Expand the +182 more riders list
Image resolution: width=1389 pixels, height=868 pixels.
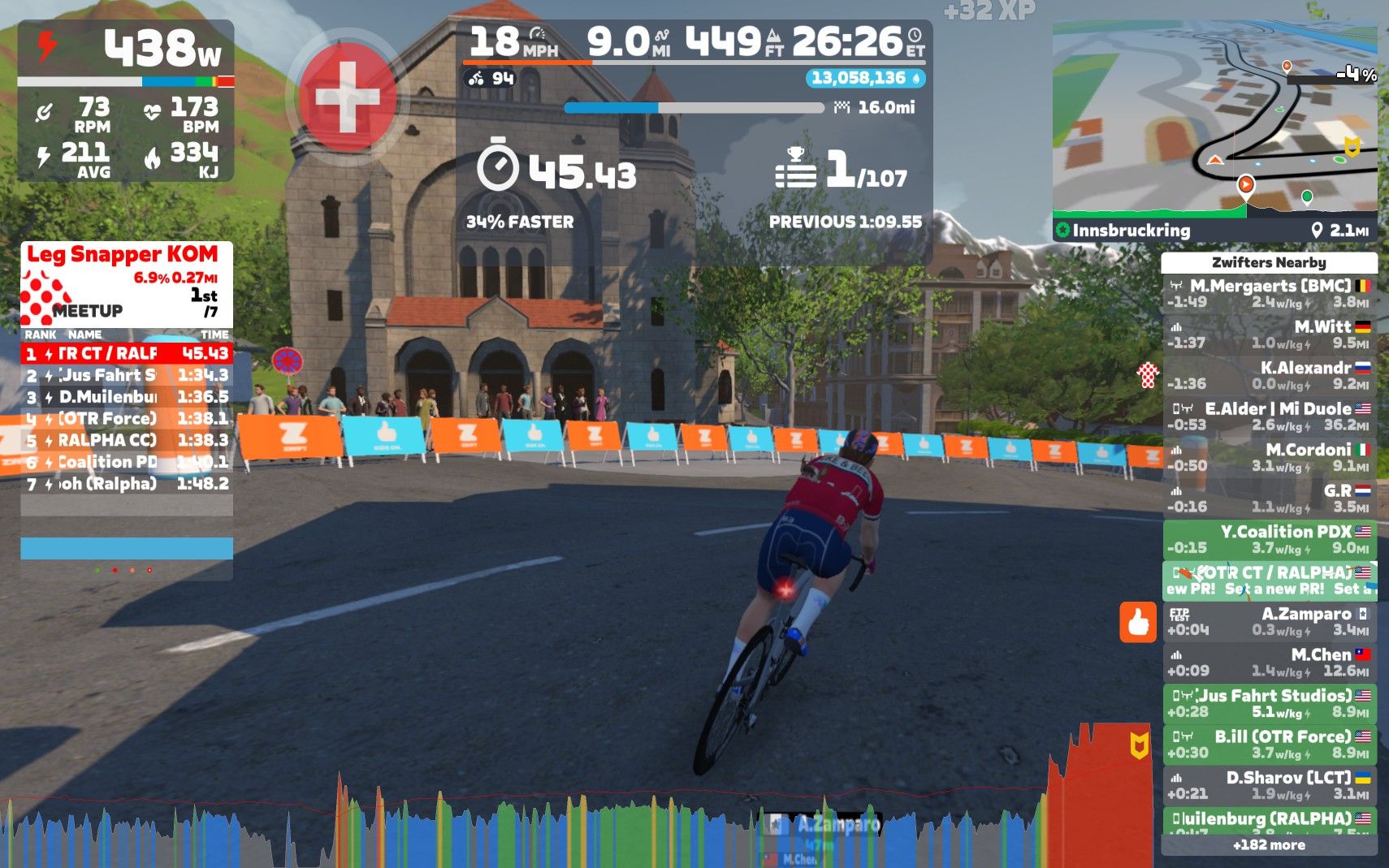pyautogui.click(x=1269, y=844)
